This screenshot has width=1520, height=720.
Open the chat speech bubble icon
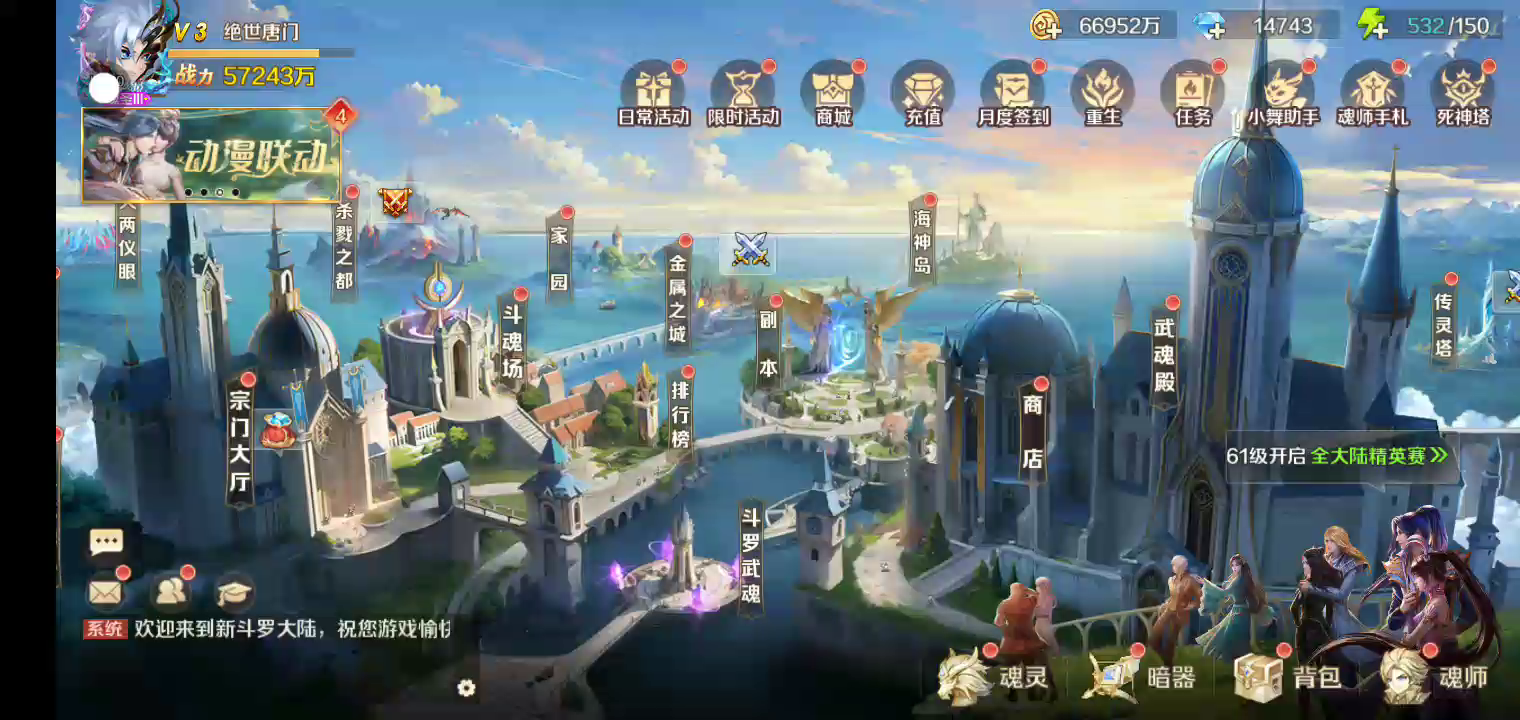(x=106, y=543)
